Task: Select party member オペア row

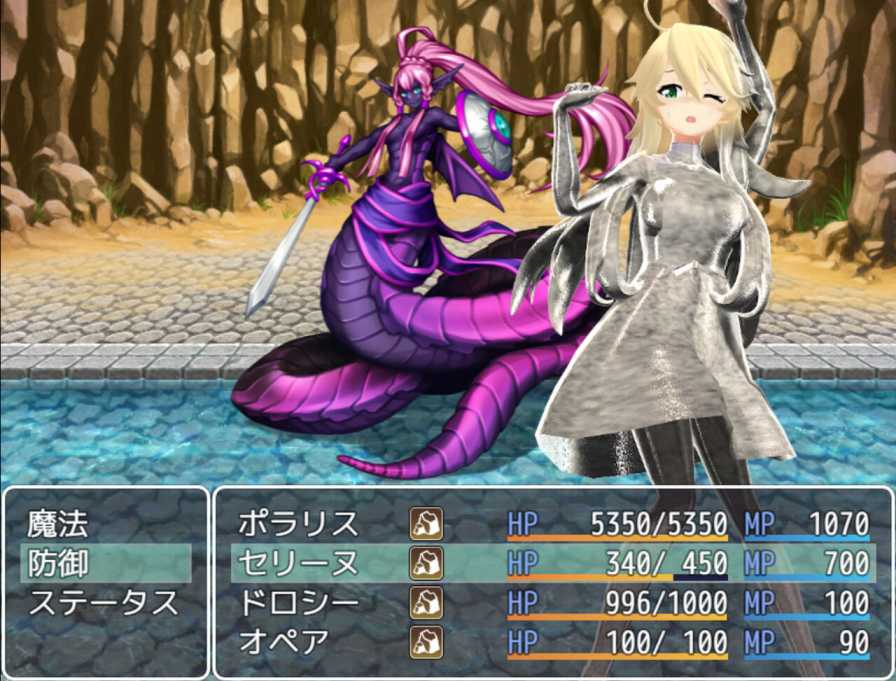Action: coord(284,642)
